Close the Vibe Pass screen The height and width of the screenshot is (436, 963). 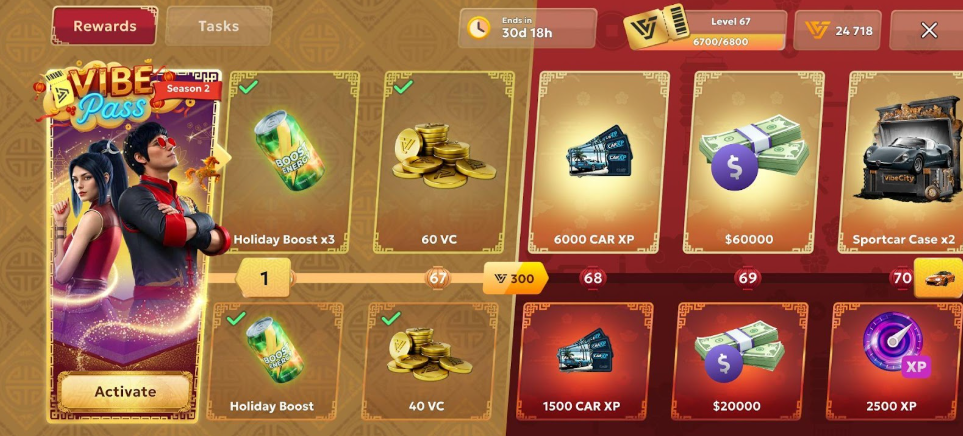coord(928,30)
